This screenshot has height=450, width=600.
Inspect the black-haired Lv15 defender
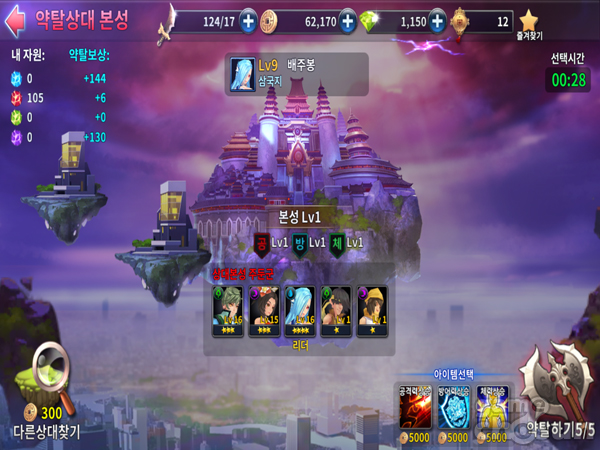pyautogui.click(x=264, y=310)
